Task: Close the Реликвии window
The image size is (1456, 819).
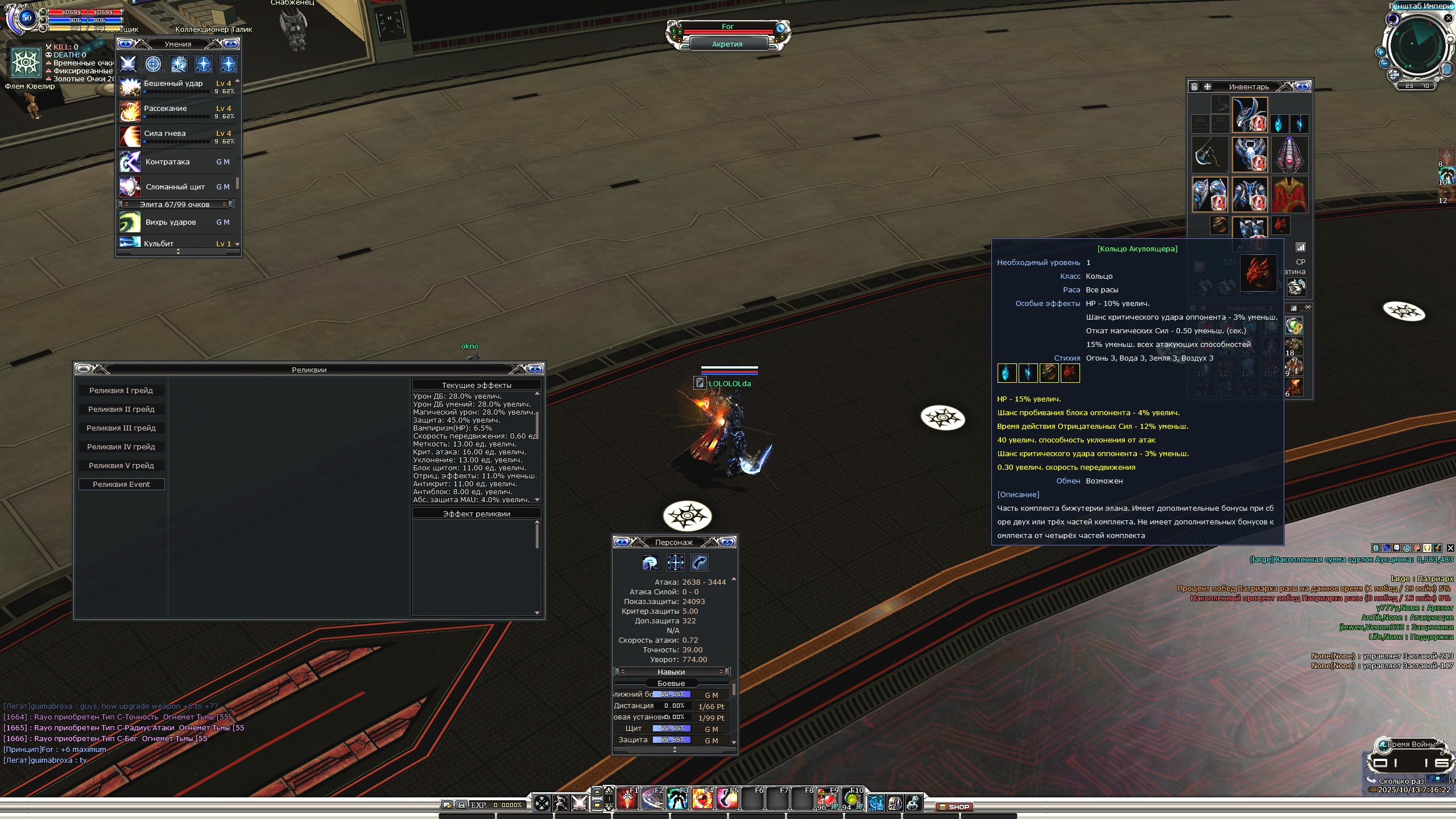Action: [535, 370]
